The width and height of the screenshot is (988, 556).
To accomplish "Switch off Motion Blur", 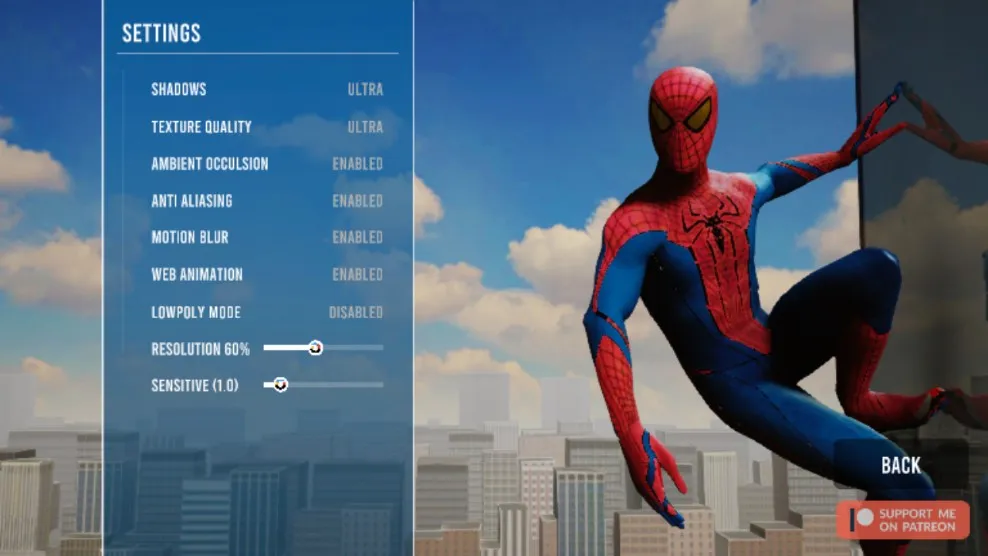I will click(x=357, y=238).
